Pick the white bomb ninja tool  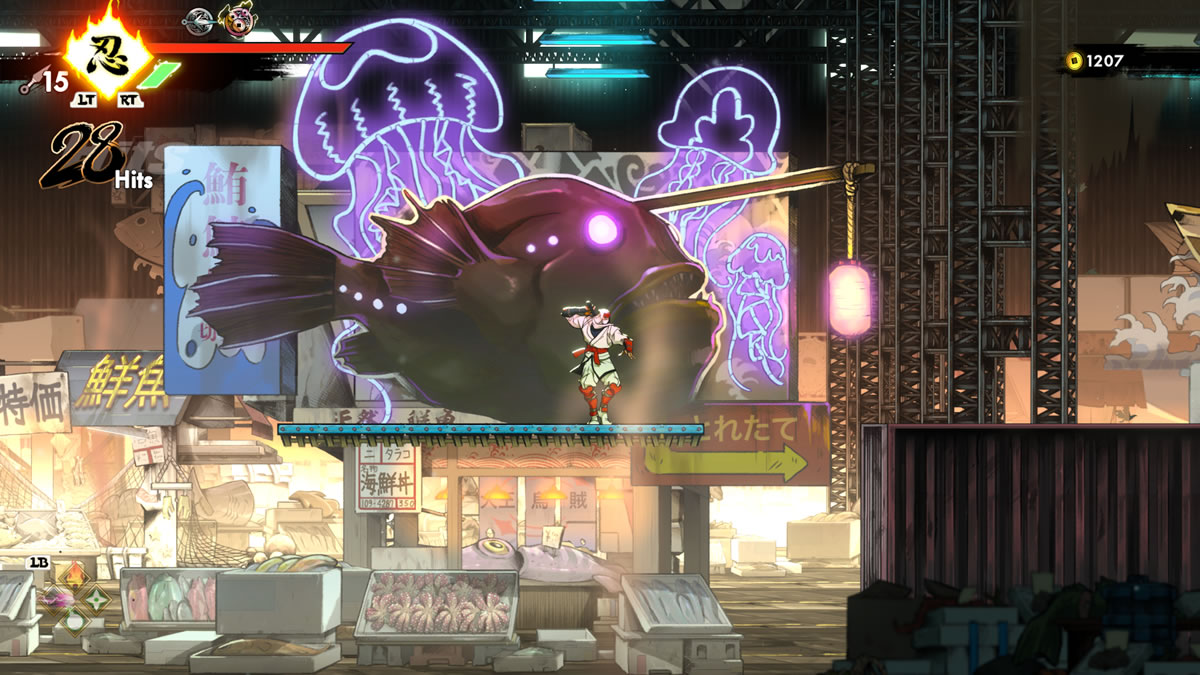(76, 621)
